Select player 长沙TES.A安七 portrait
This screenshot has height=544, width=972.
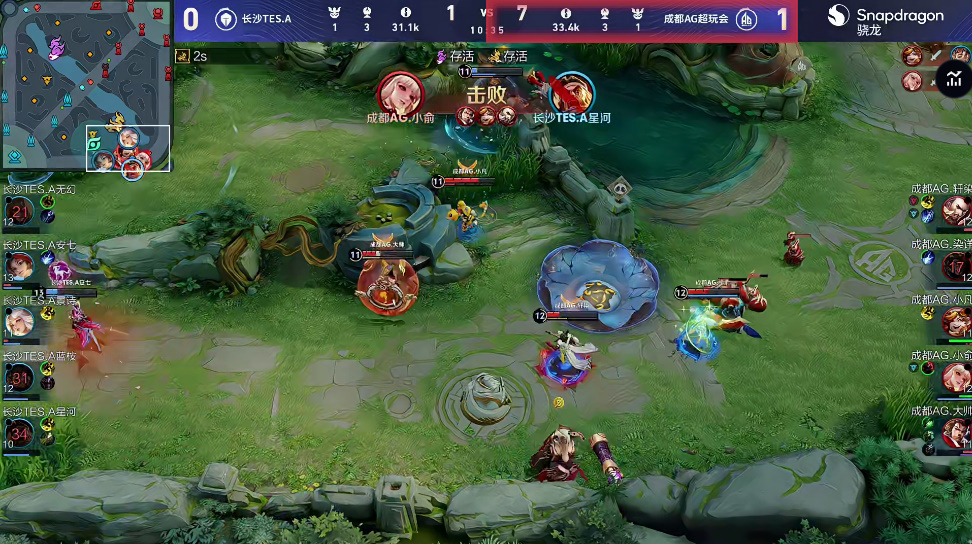(x=20, y=266)
